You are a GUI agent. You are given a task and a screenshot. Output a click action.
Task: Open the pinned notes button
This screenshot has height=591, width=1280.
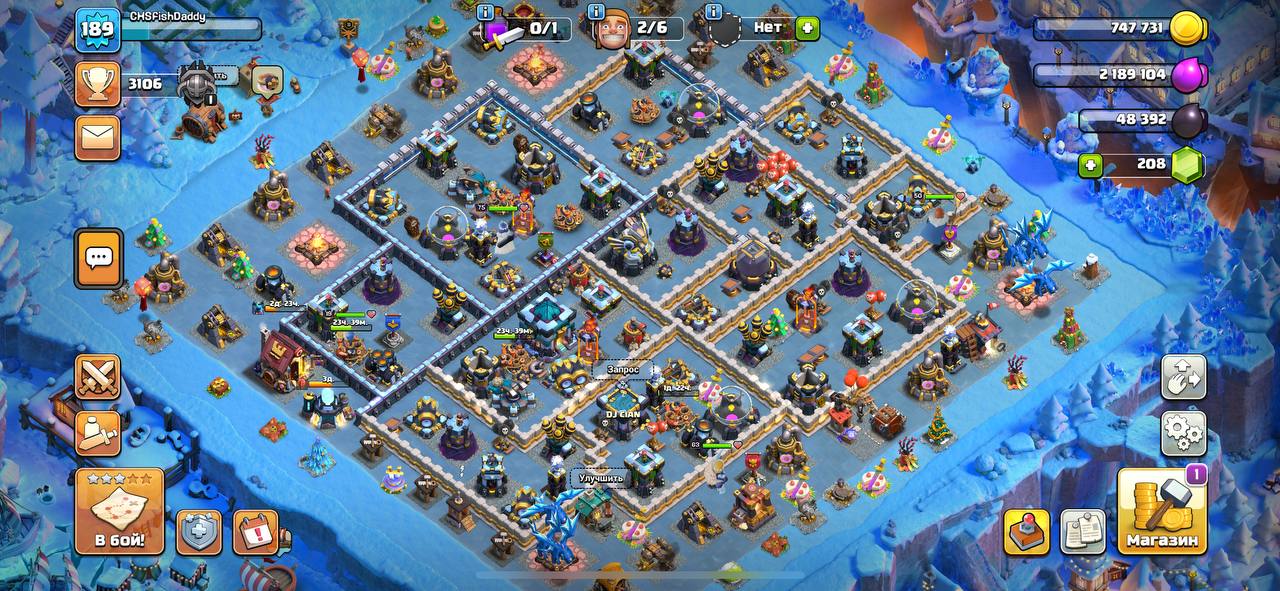tap(1083, 532)
